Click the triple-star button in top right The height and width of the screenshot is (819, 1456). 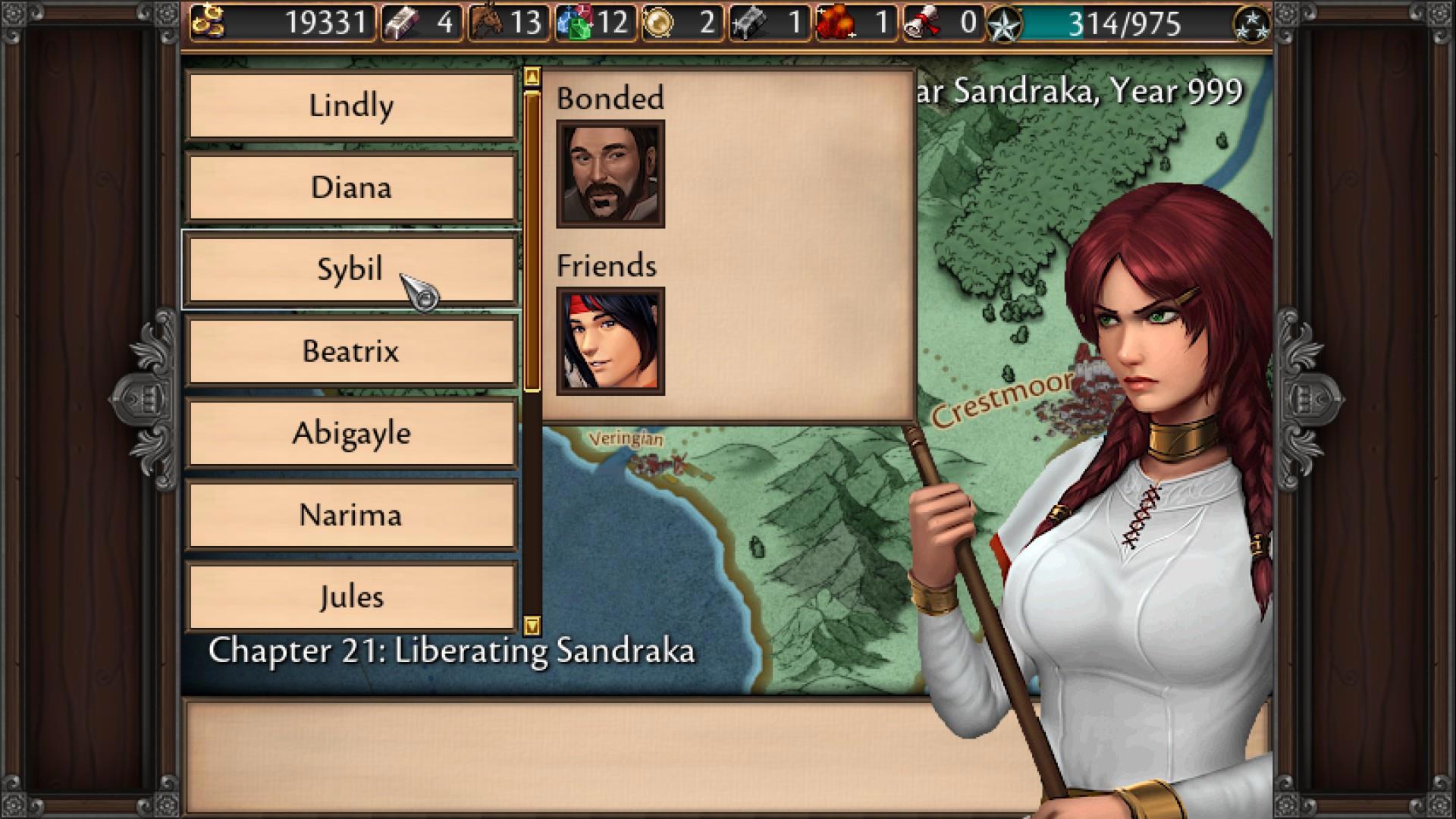coord(1253,24)
